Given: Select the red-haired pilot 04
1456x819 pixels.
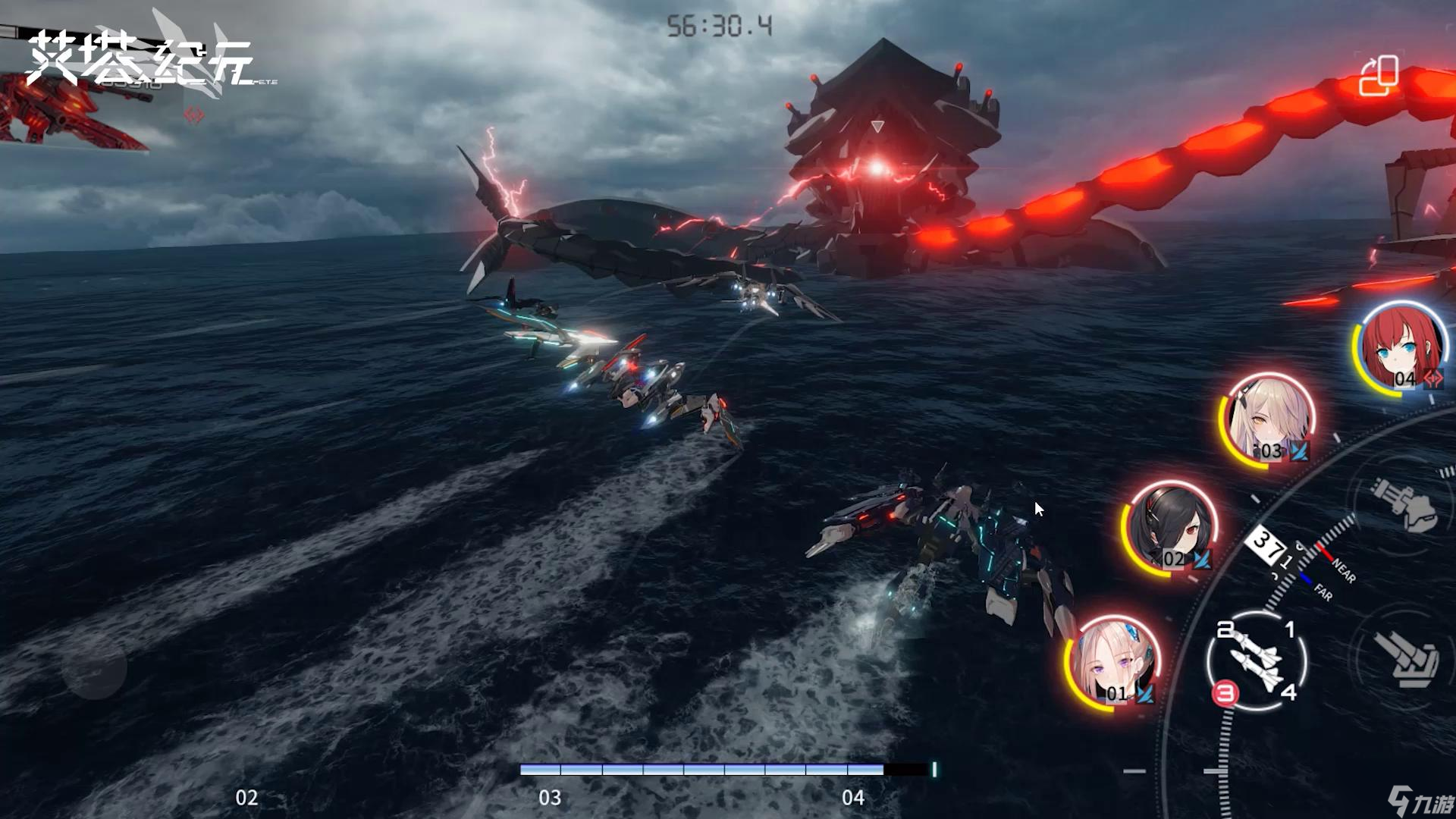Looking at the screenshot, I should click(x=1401, y=348).
